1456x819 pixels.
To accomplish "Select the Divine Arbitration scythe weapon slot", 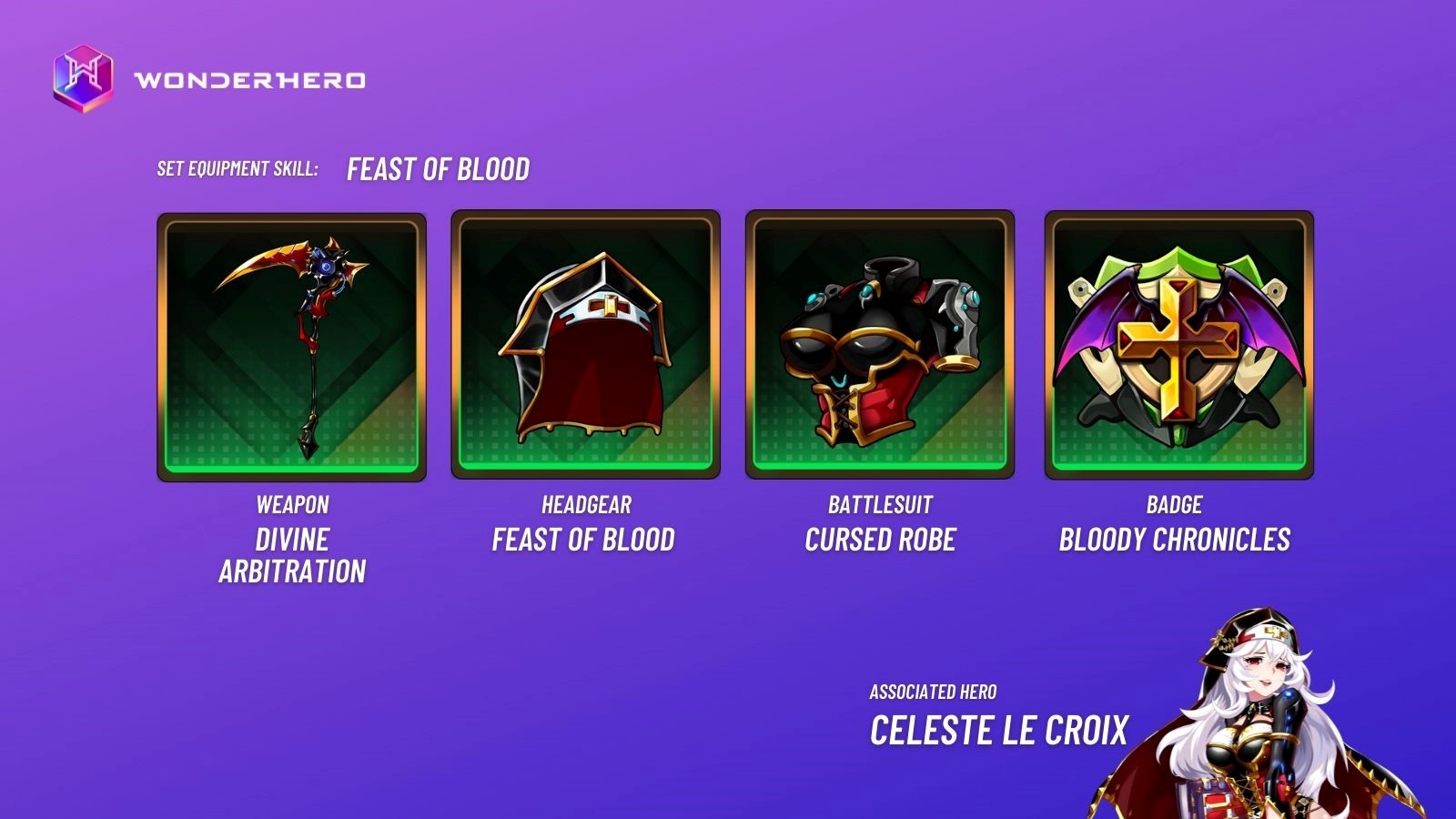I will click(x=291, y=347).
